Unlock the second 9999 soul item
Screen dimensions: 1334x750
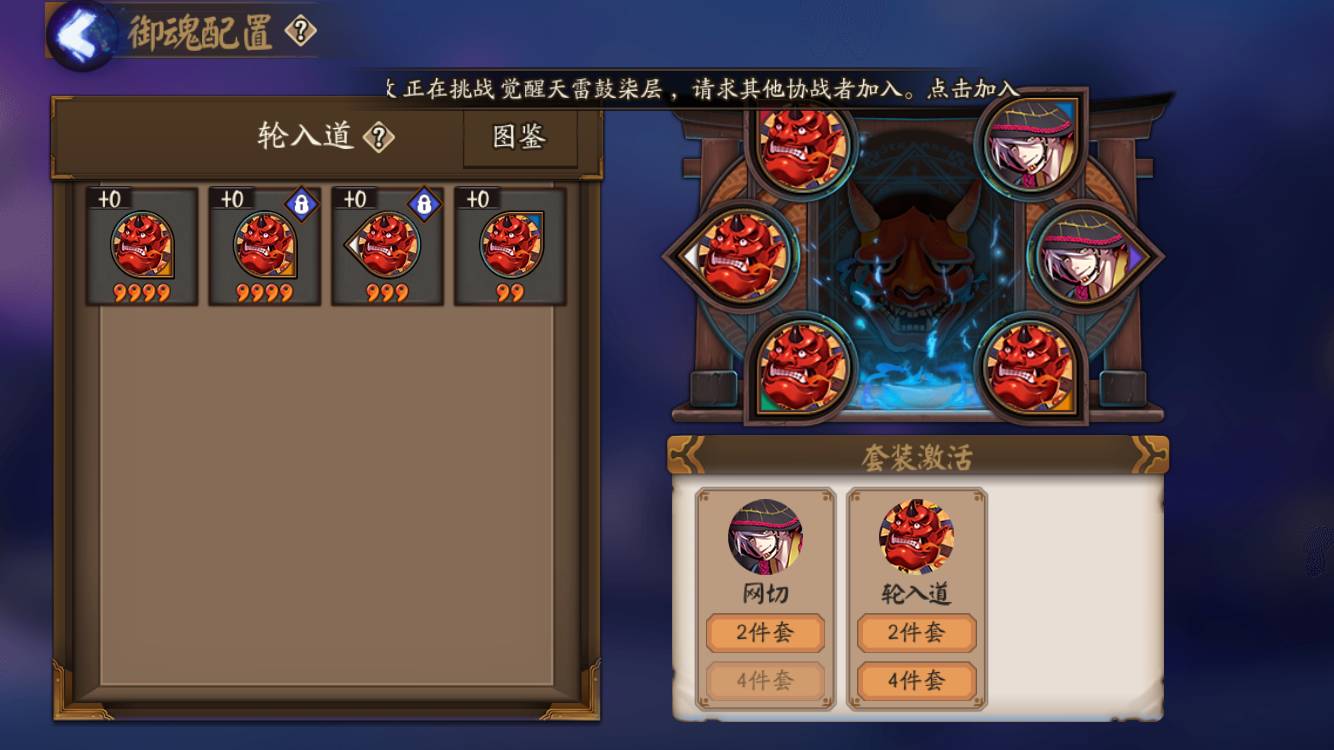click(300, 203)
